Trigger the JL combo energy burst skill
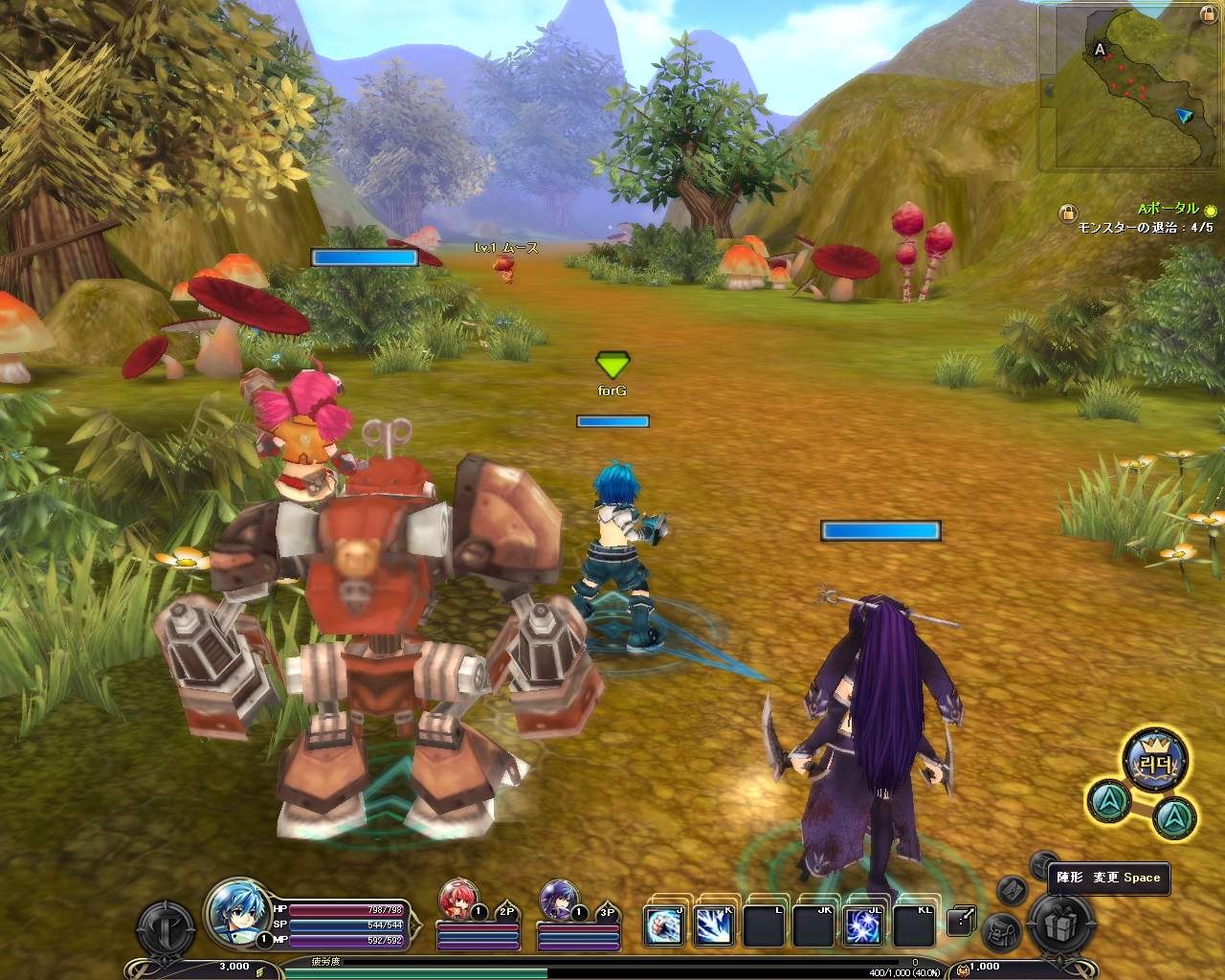Image resolution: width=1225 pixels, height=980 pixels. (x=862, y=925)
